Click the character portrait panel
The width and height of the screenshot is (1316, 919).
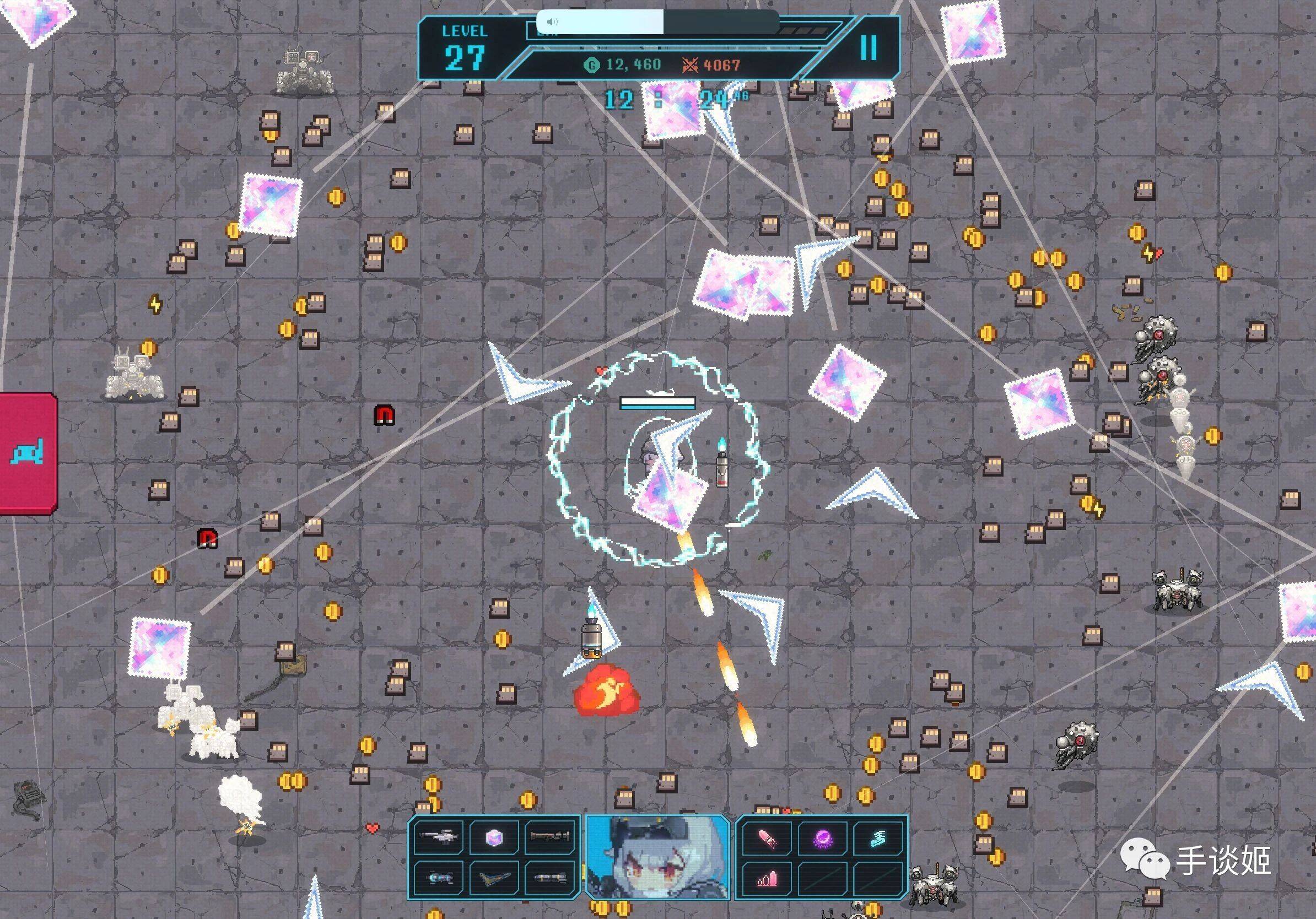coord(657,857)
